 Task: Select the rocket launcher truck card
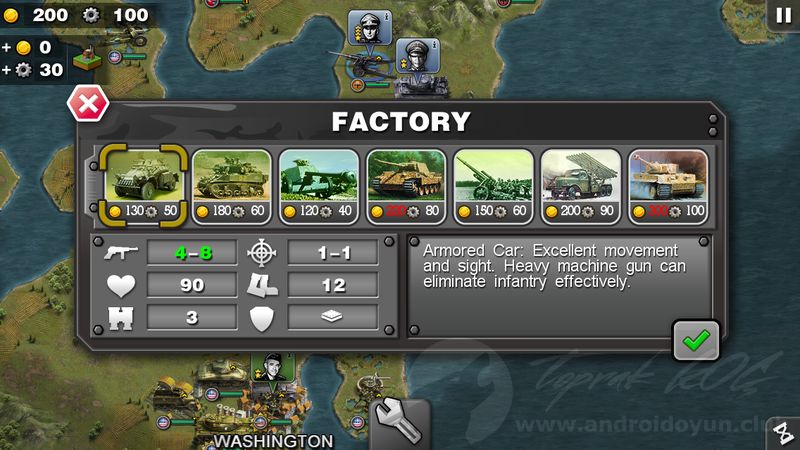(580, 185)
